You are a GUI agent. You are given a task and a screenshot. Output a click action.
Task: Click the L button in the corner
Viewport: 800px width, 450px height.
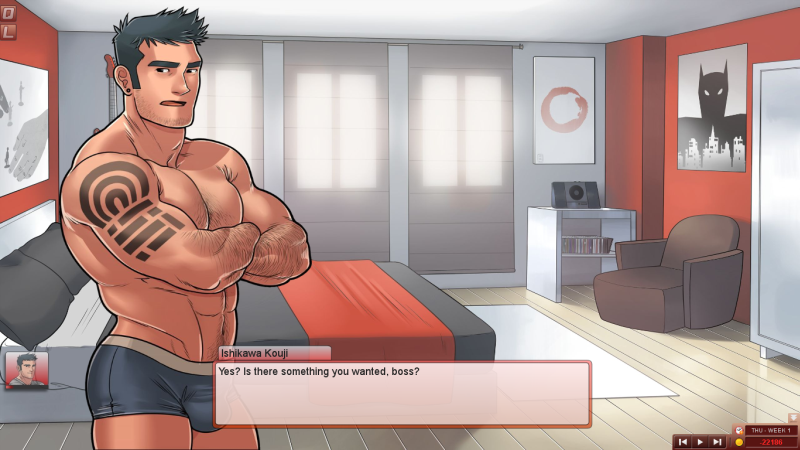8,32
